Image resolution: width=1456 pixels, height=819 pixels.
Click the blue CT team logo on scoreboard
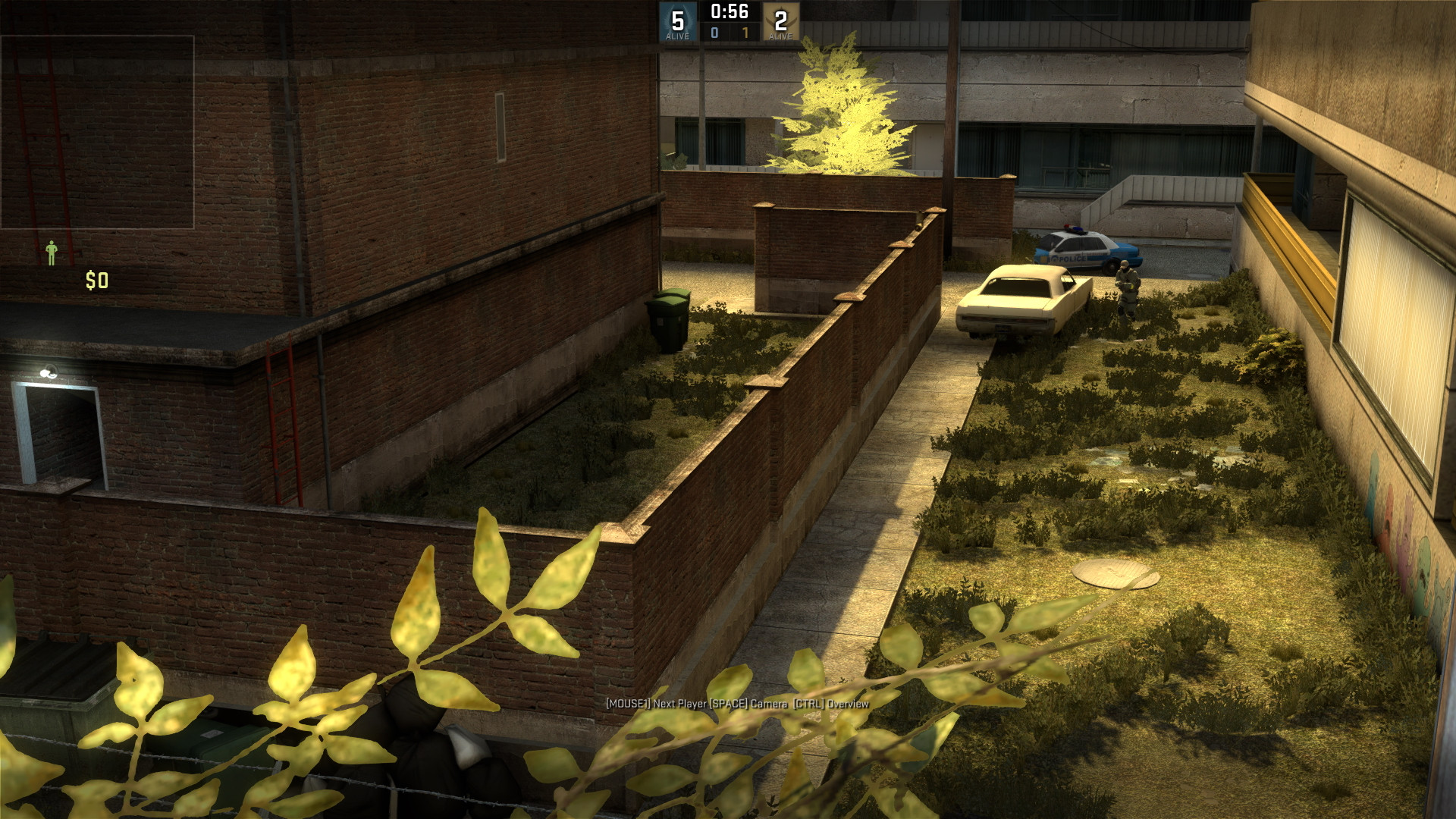click(x=677, y=20)
